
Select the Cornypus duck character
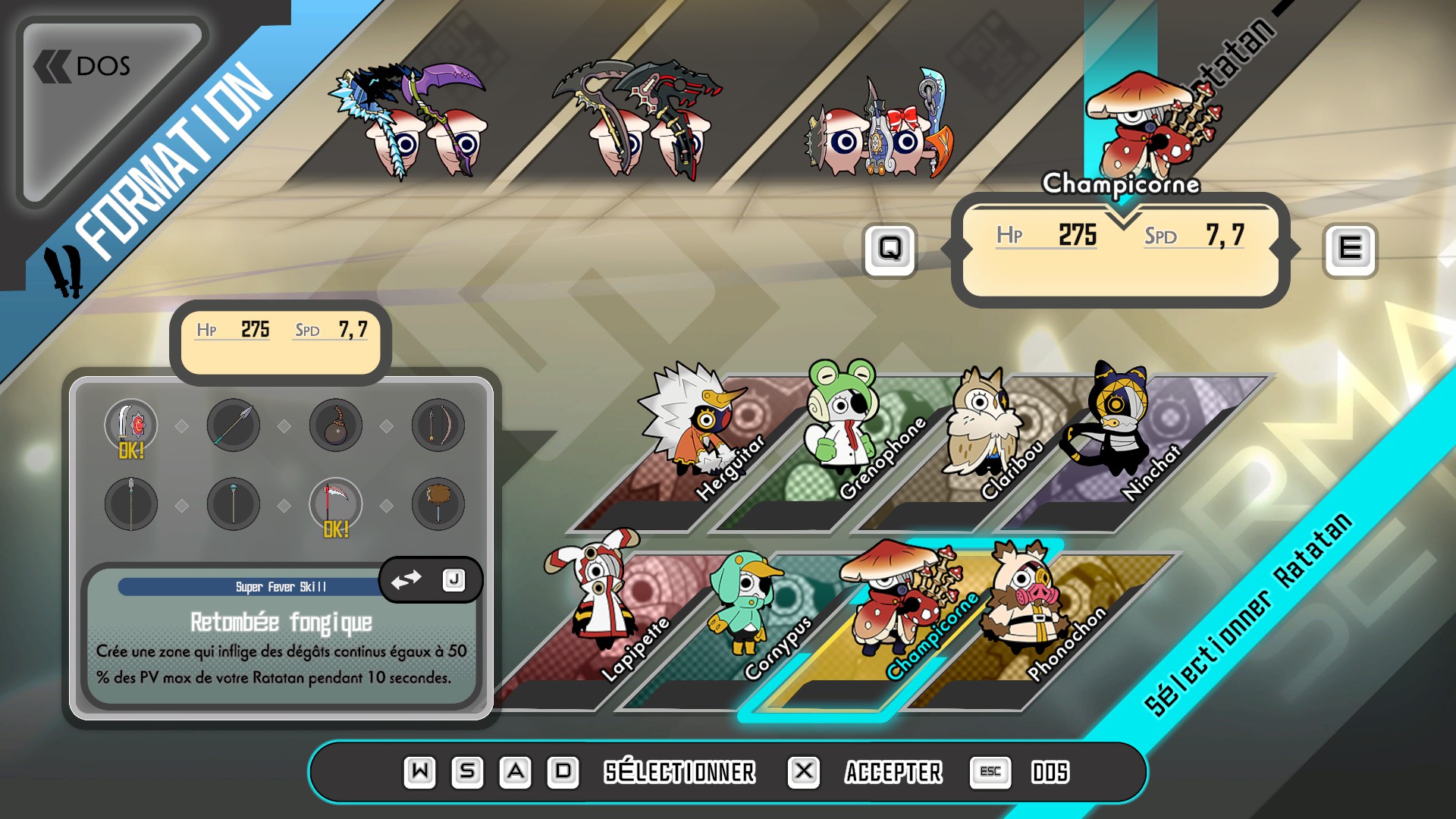747,614
